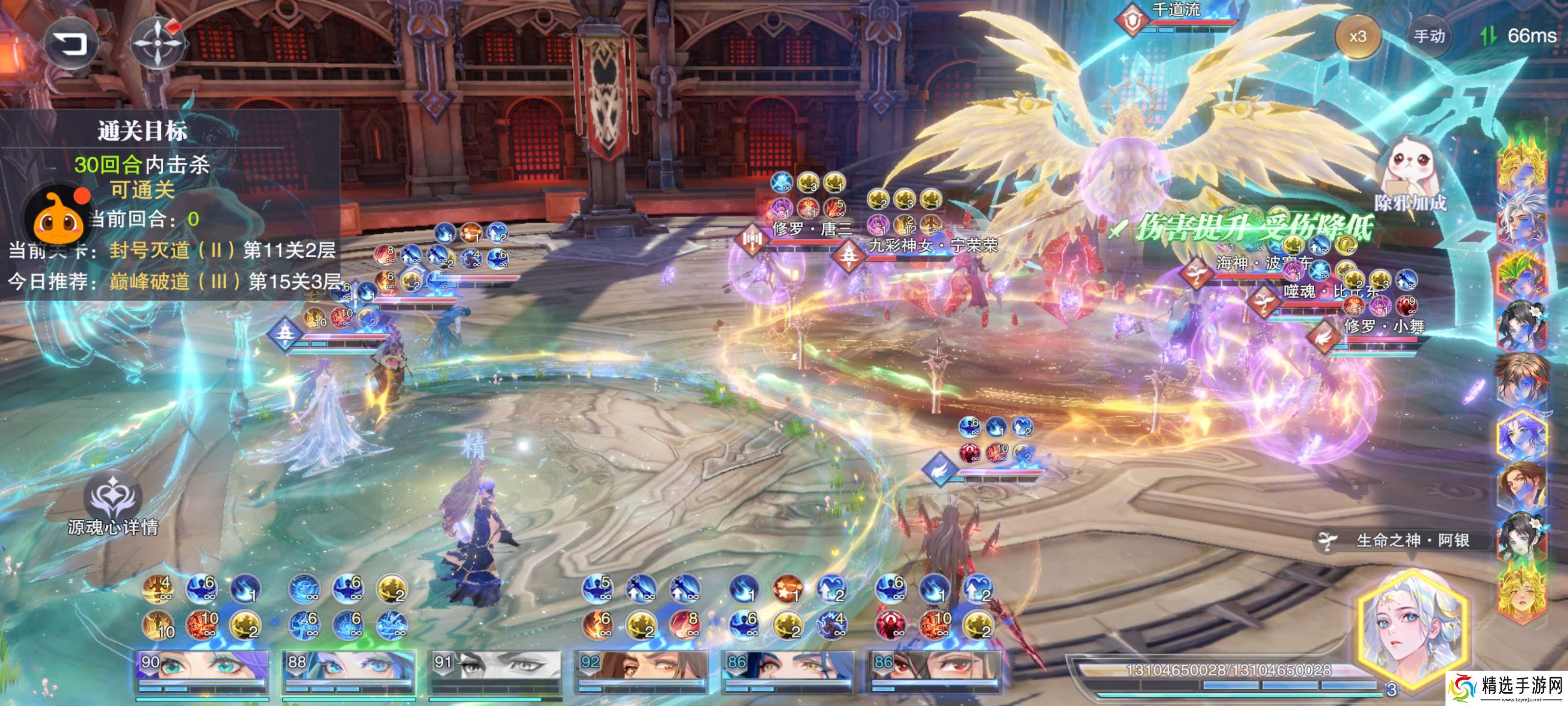Target the 九彩神女·宁荣荣 enemy nameplate
Viewport: 1568px width, 706px height.
(x=932, y=246)
